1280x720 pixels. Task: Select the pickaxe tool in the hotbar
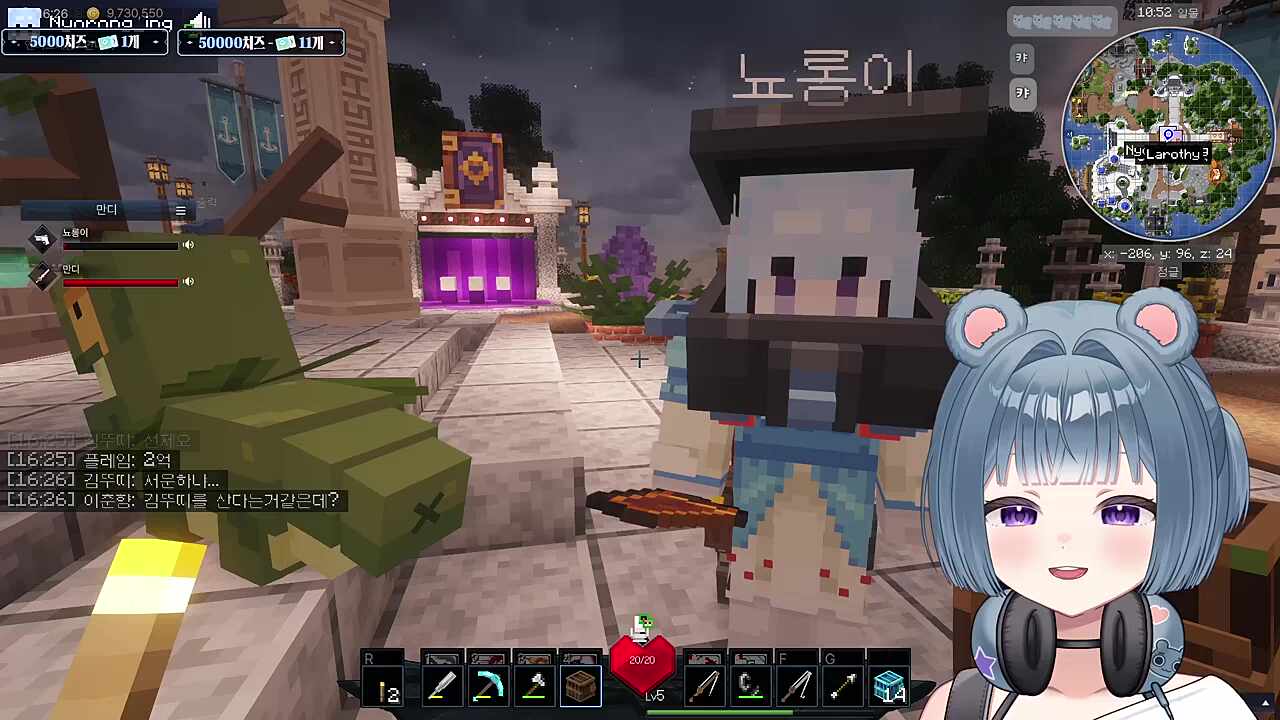pos(487,685)
